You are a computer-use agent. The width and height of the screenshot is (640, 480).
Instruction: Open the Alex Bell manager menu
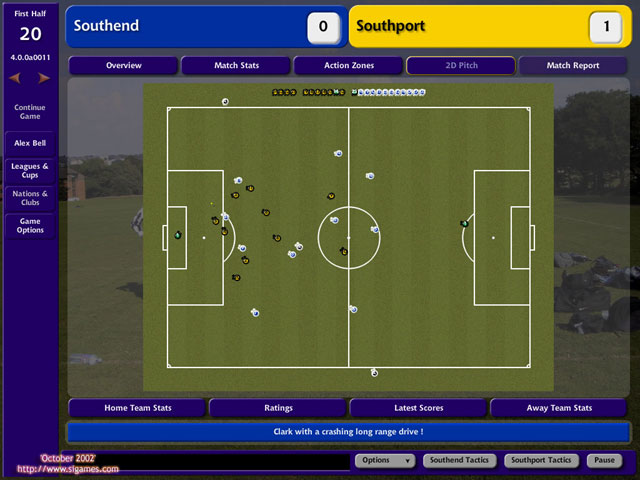(x=30, y=143)
